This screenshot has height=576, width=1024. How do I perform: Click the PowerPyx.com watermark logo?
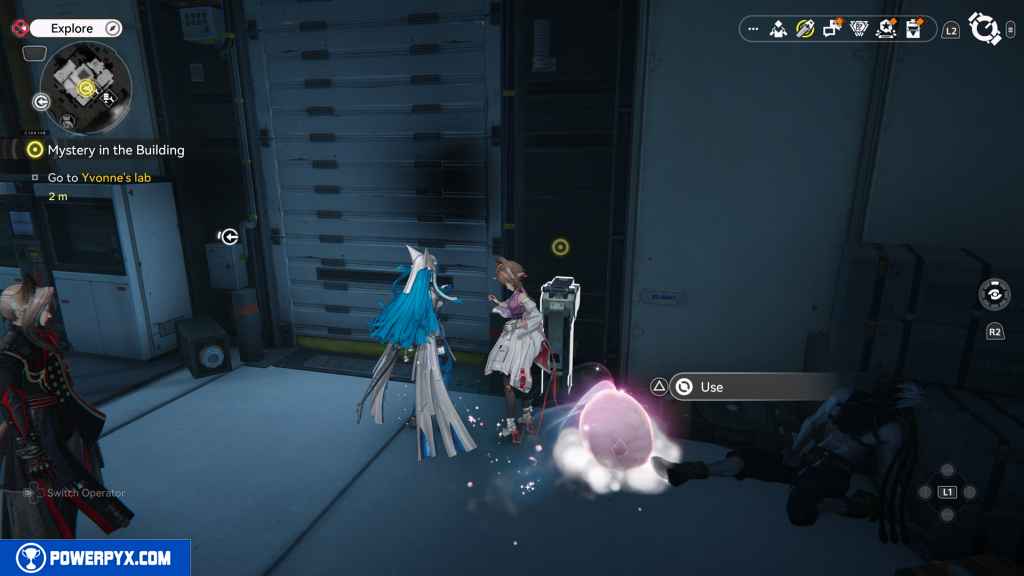click(x=95, y=558)
